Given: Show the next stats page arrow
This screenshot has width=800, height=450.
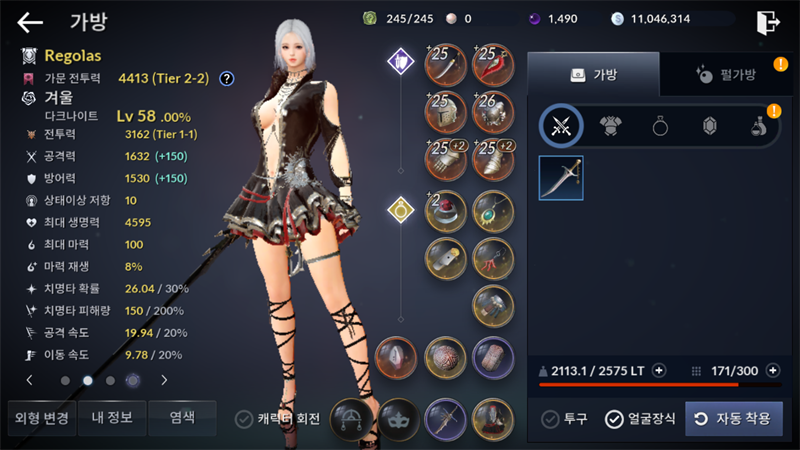Looking at the screenshot, I should coord(164,380).
